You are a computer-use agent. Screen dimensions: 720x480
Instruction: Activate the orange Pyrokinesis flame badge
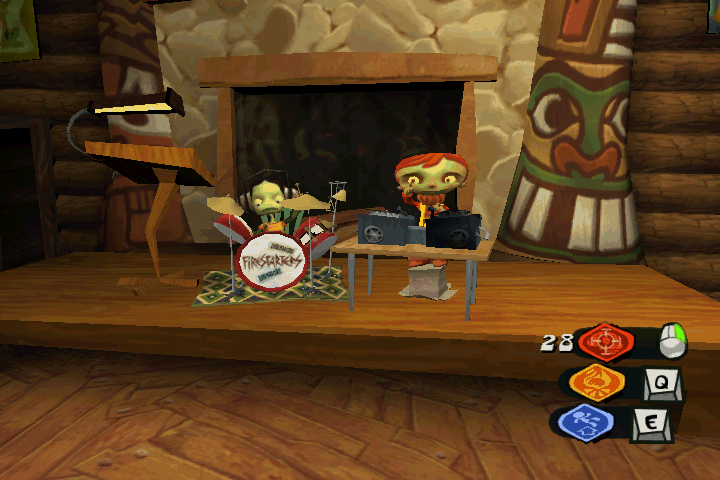(597, 382)
